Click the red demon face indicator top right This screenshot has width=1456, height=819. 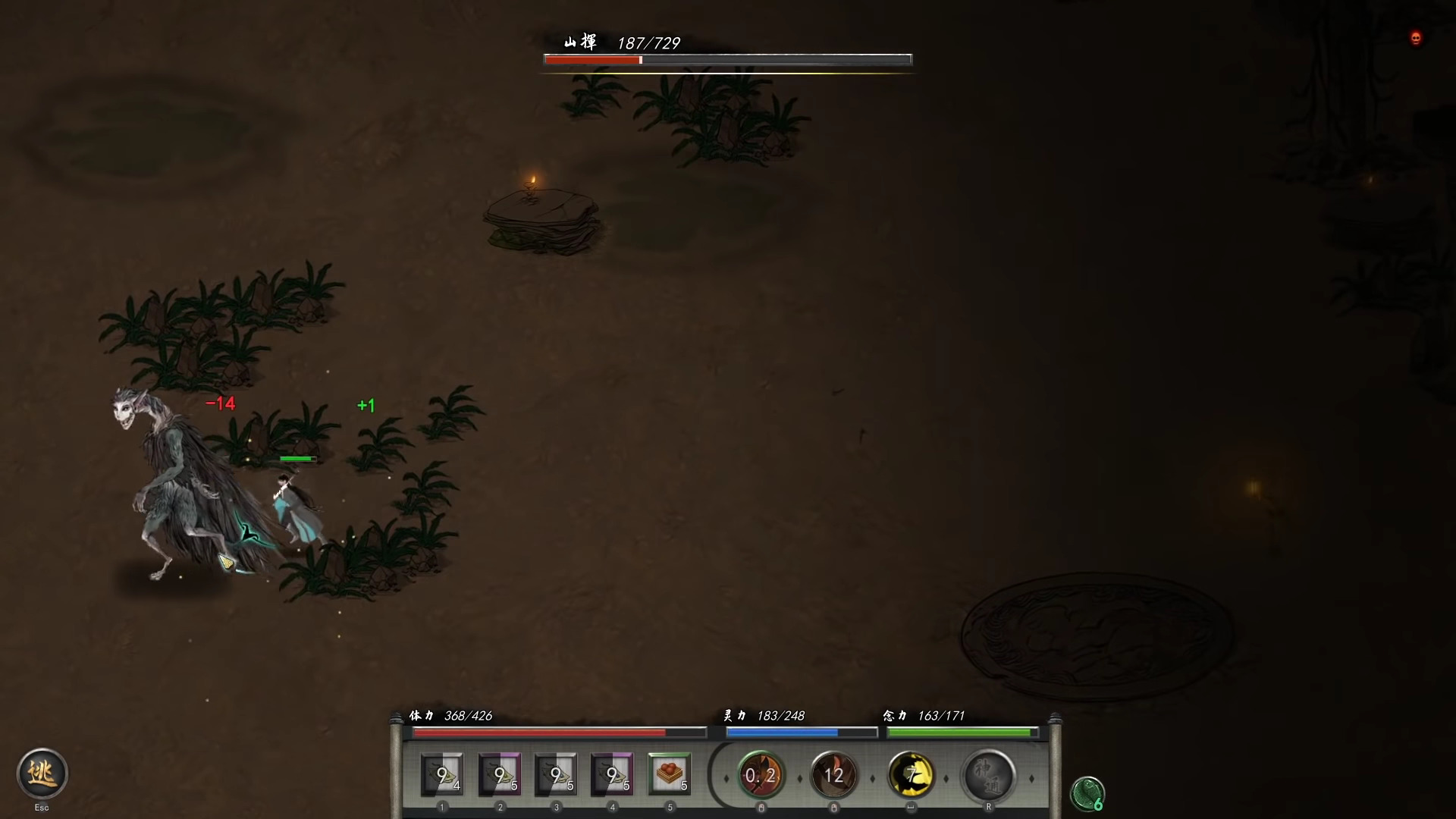1415,38
